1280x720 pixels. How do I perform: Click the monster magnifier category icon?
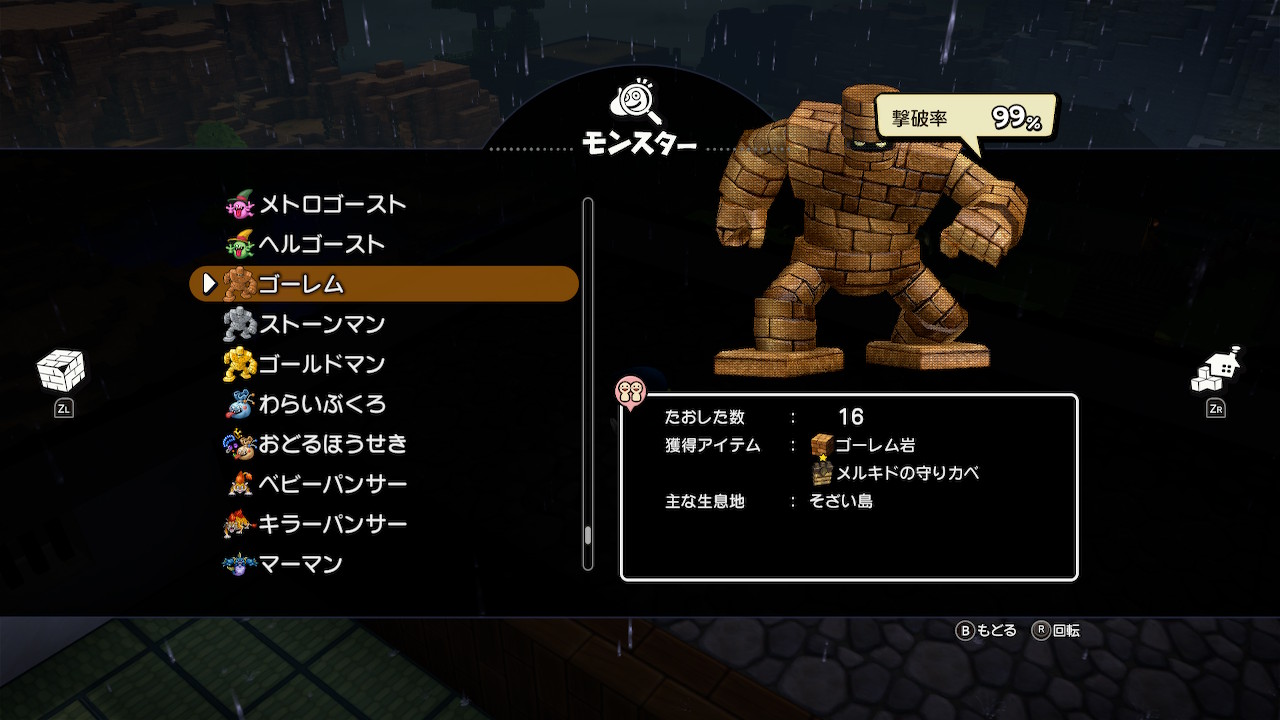[x=638, y=102]
